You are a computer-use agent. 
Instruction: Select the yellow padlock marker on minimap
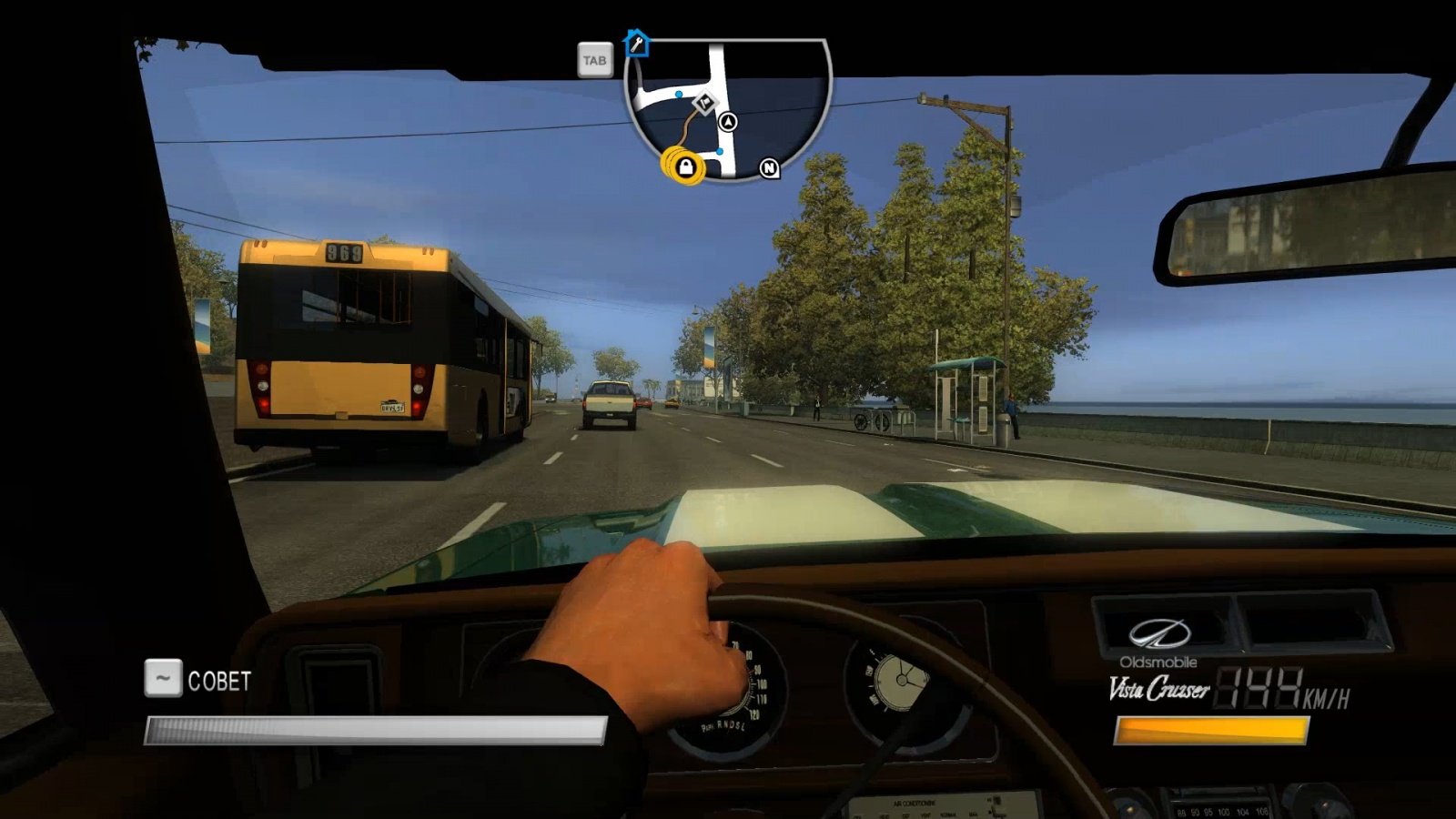click(x=685, y=167)
